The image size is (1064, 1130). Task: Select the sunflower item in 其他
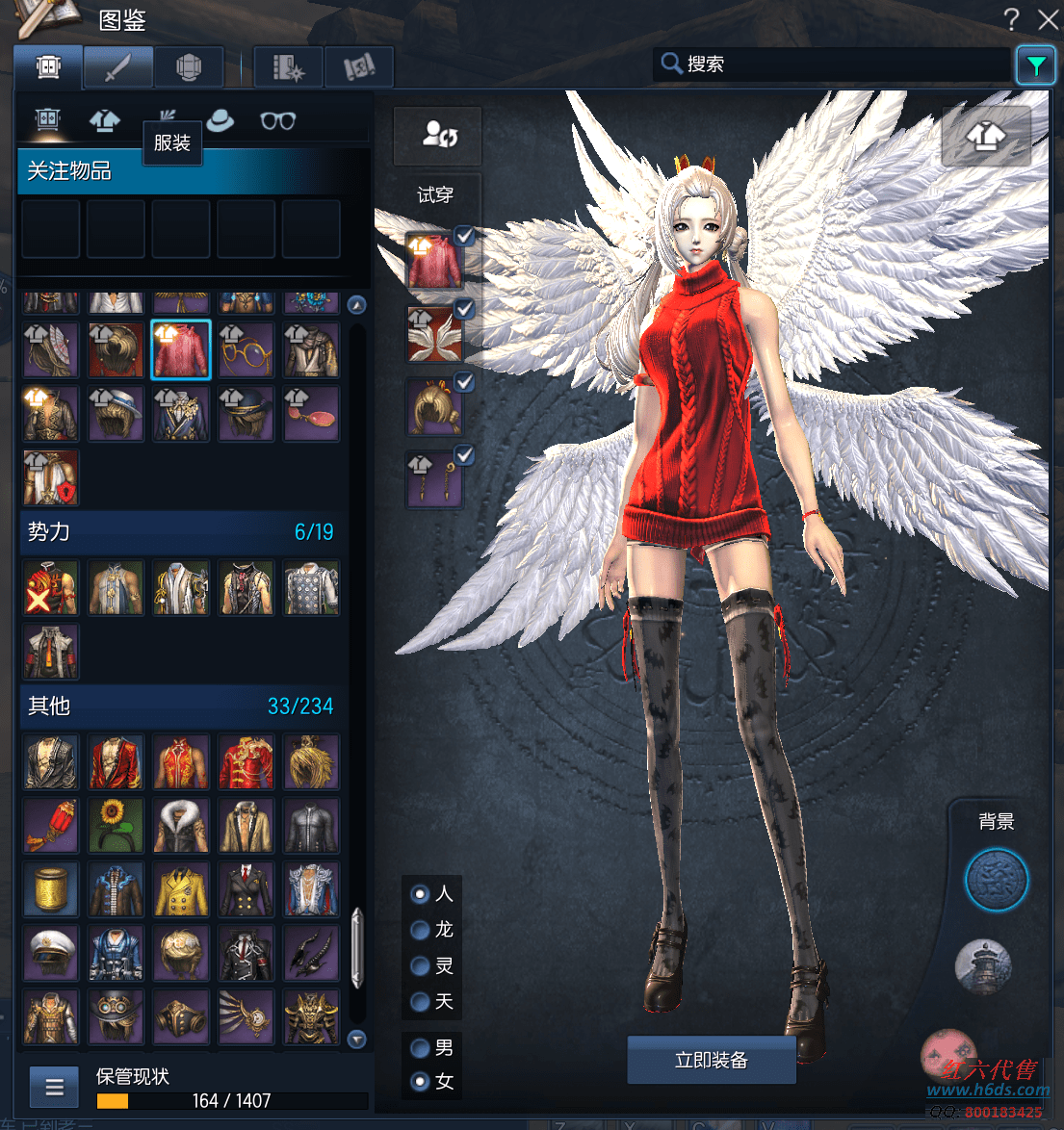pos(116,825)
